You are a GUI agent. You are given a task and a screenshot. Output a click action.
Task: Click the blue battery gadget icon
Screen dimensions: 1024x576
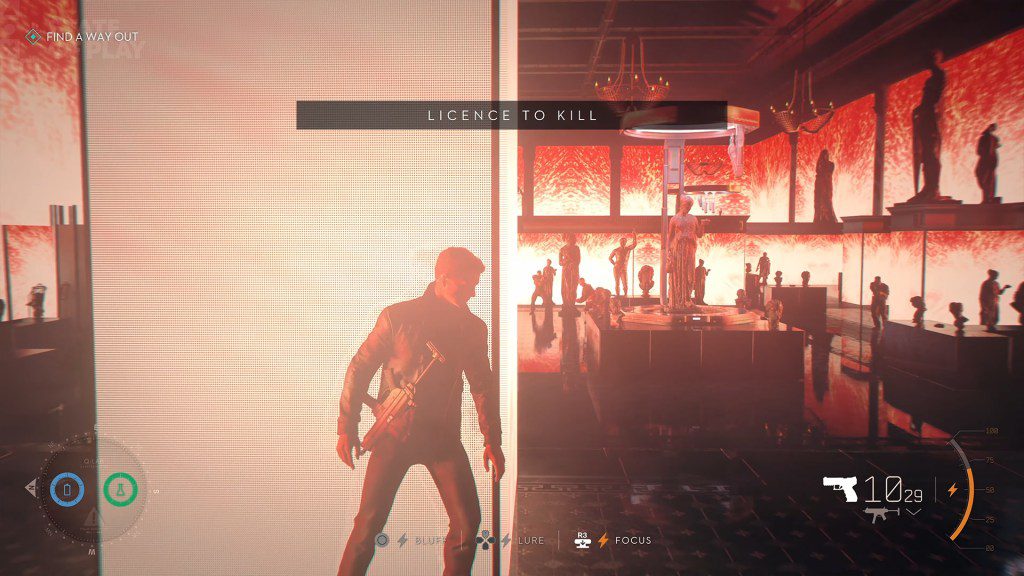(67, 490)
